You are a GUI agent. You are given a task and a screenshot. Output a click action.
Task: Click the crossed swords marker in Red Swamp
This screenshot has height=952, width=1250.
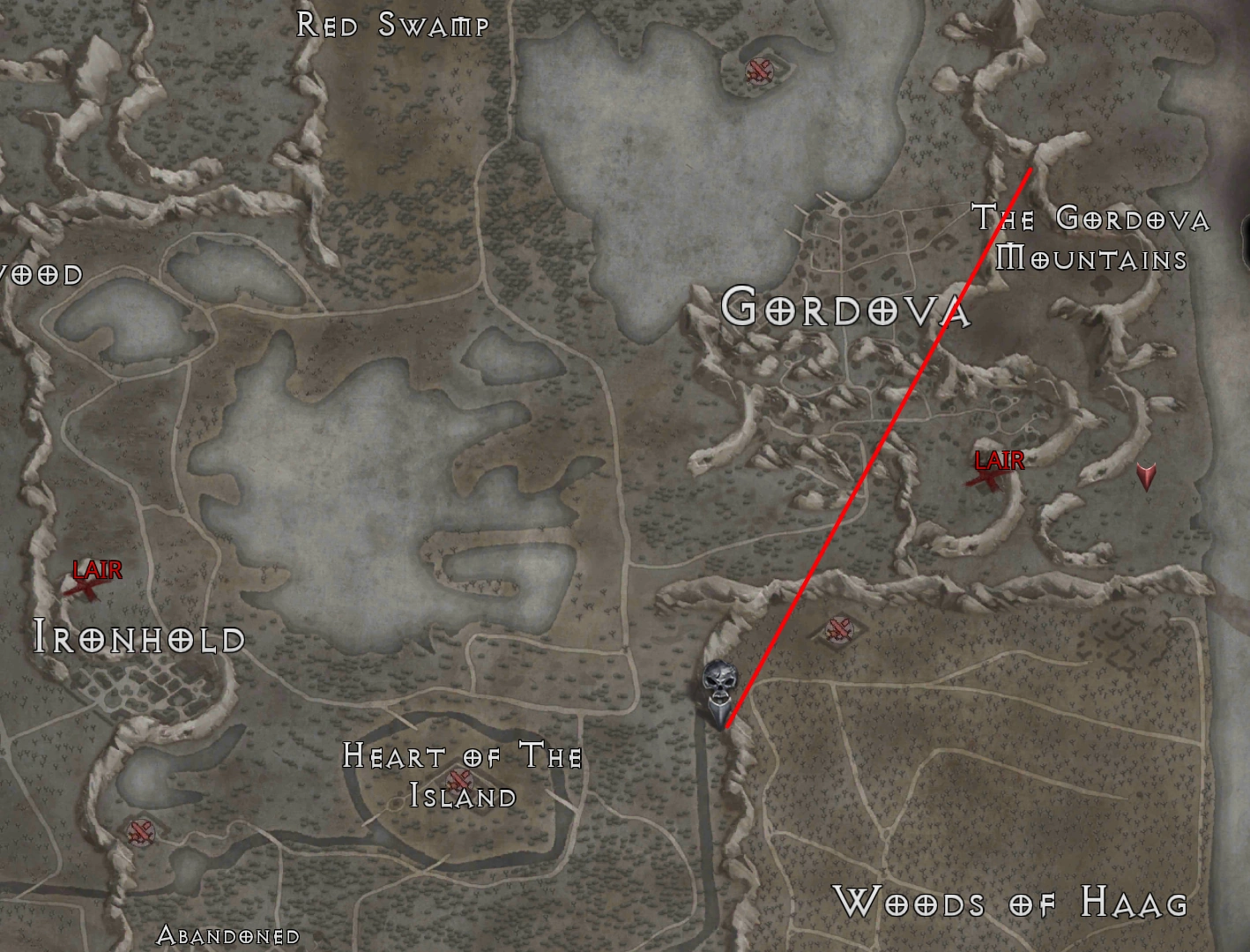(x=758, y=69)
